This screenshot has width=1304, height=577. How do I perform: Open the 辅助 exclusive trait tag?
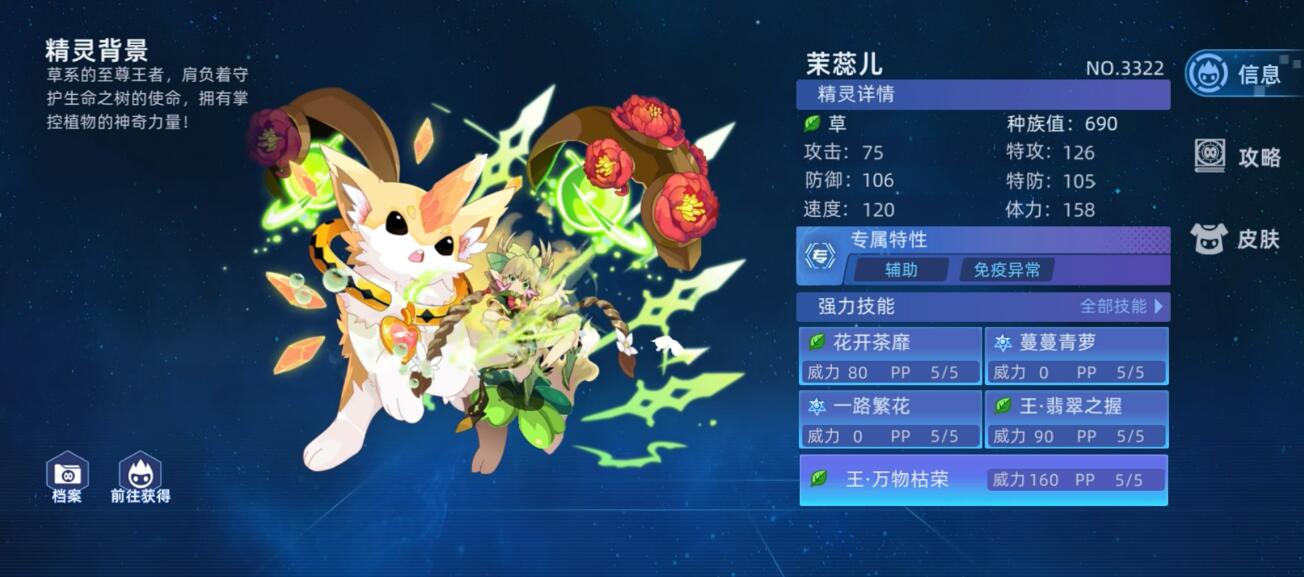pos(901,270)
